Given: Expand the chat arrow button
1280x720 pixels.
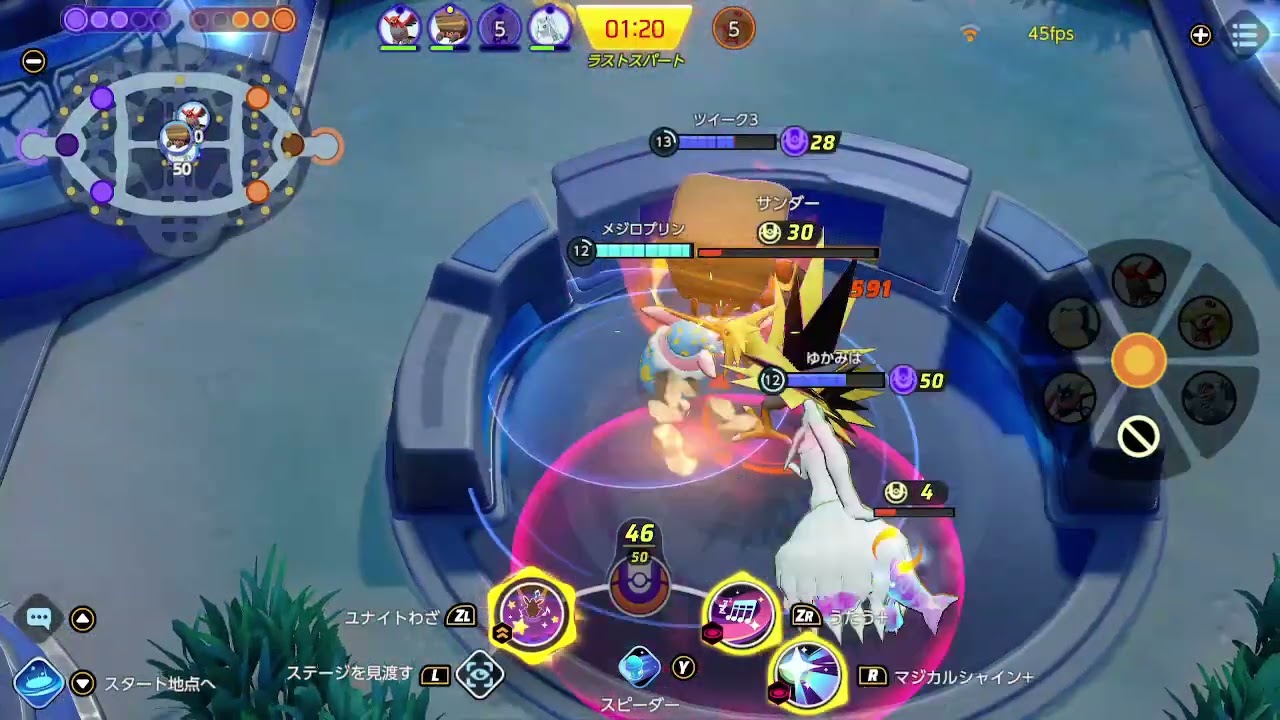Looking at the screenshot, I should 83,619.
